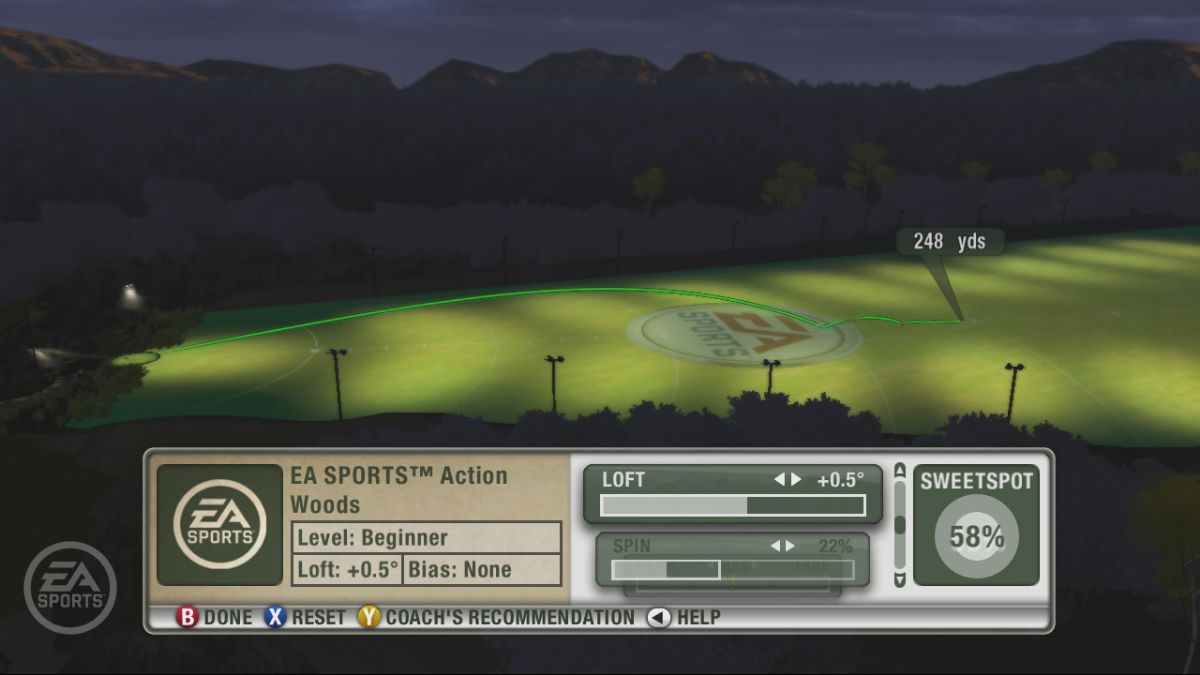1200x675 pixels.
Task: Increase loft with the right arrow
Action: click(796, 479)
